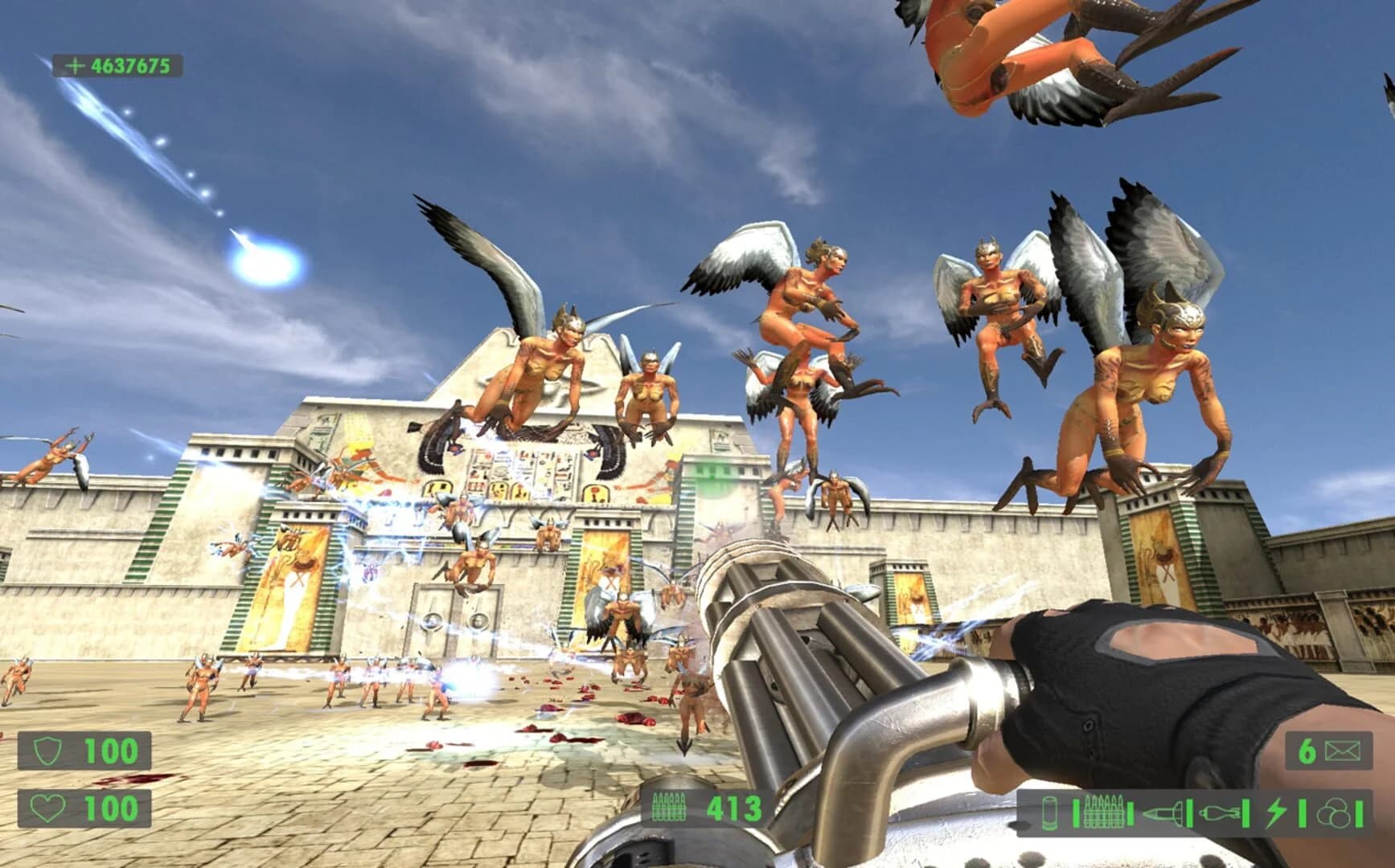Select the shotgun shell ammo icon

(x=1049, y=812)
